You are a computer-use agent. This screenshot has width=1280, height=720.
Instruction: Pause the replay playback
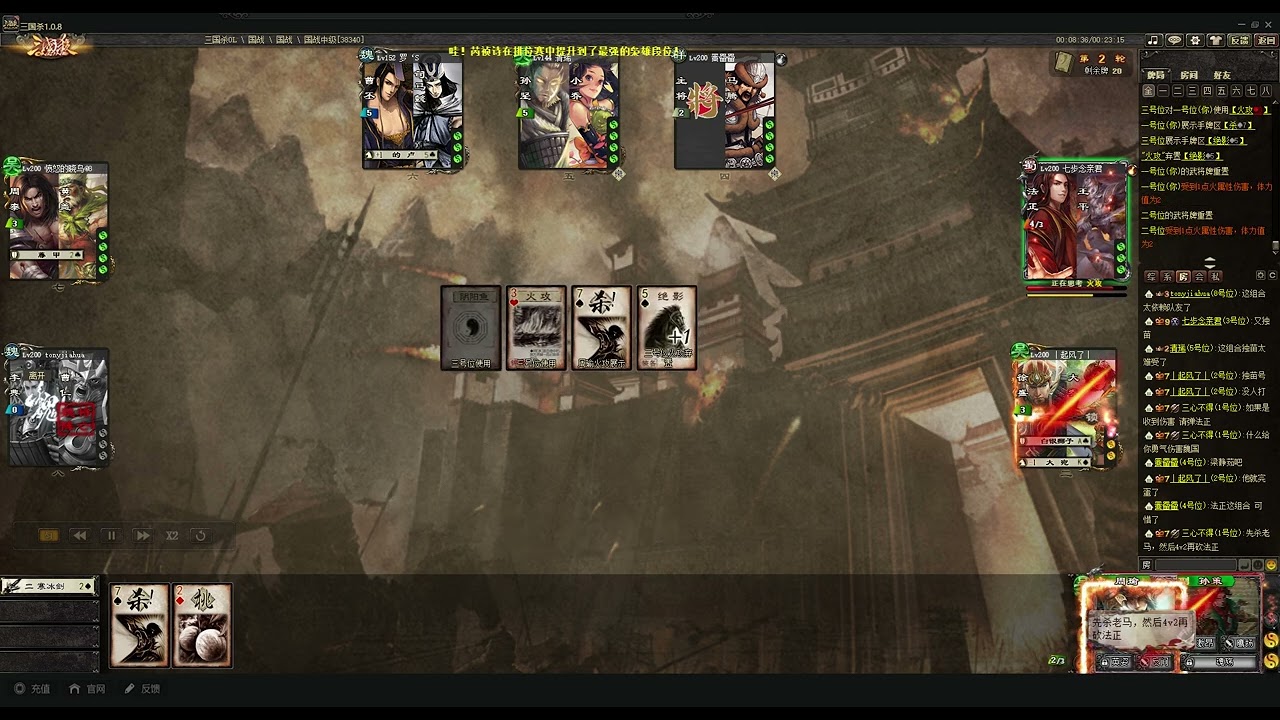point(111,536)
